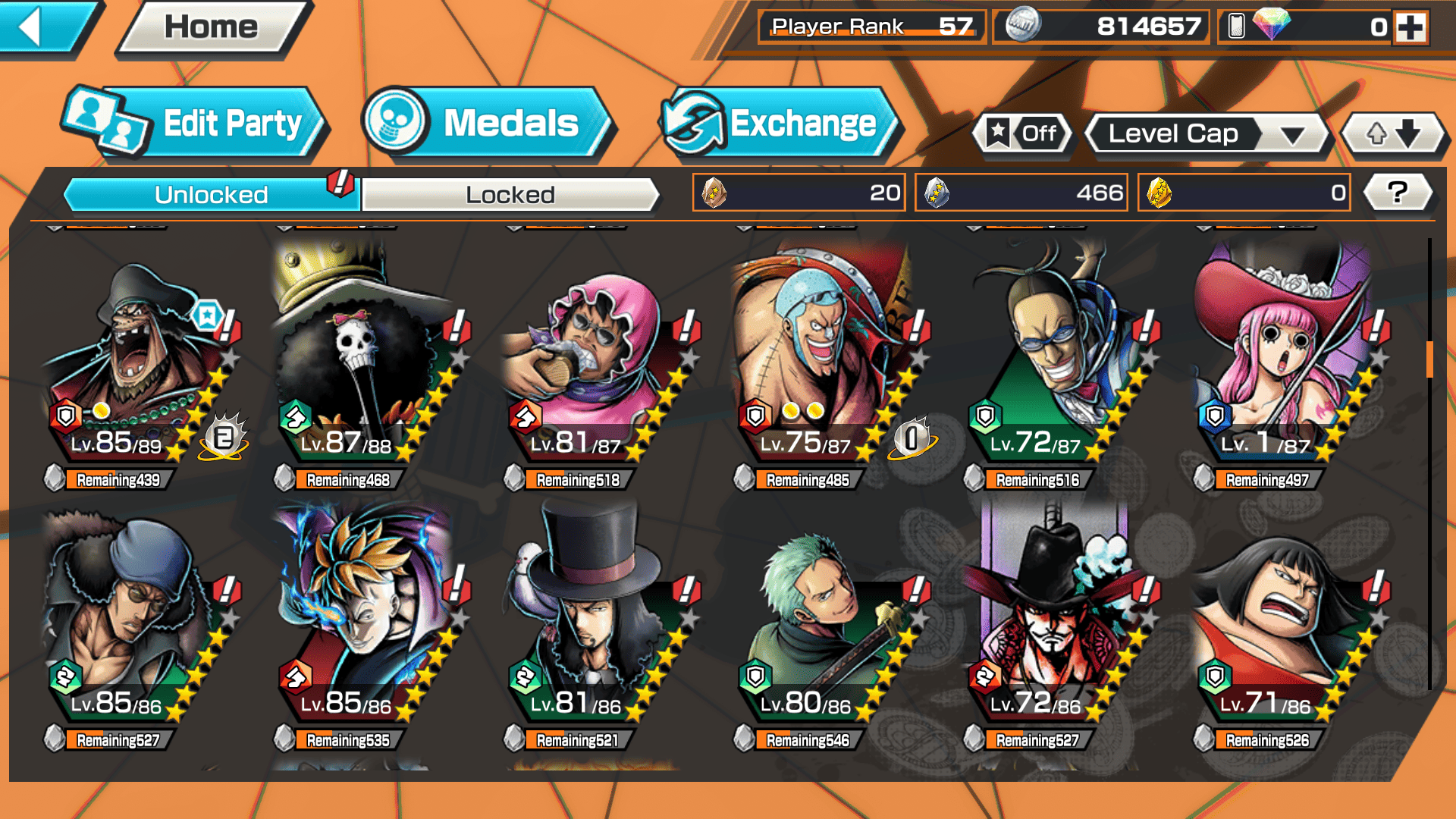
Task: Open the Level Cap sort dropdown
Action: tap(1207, 134)
